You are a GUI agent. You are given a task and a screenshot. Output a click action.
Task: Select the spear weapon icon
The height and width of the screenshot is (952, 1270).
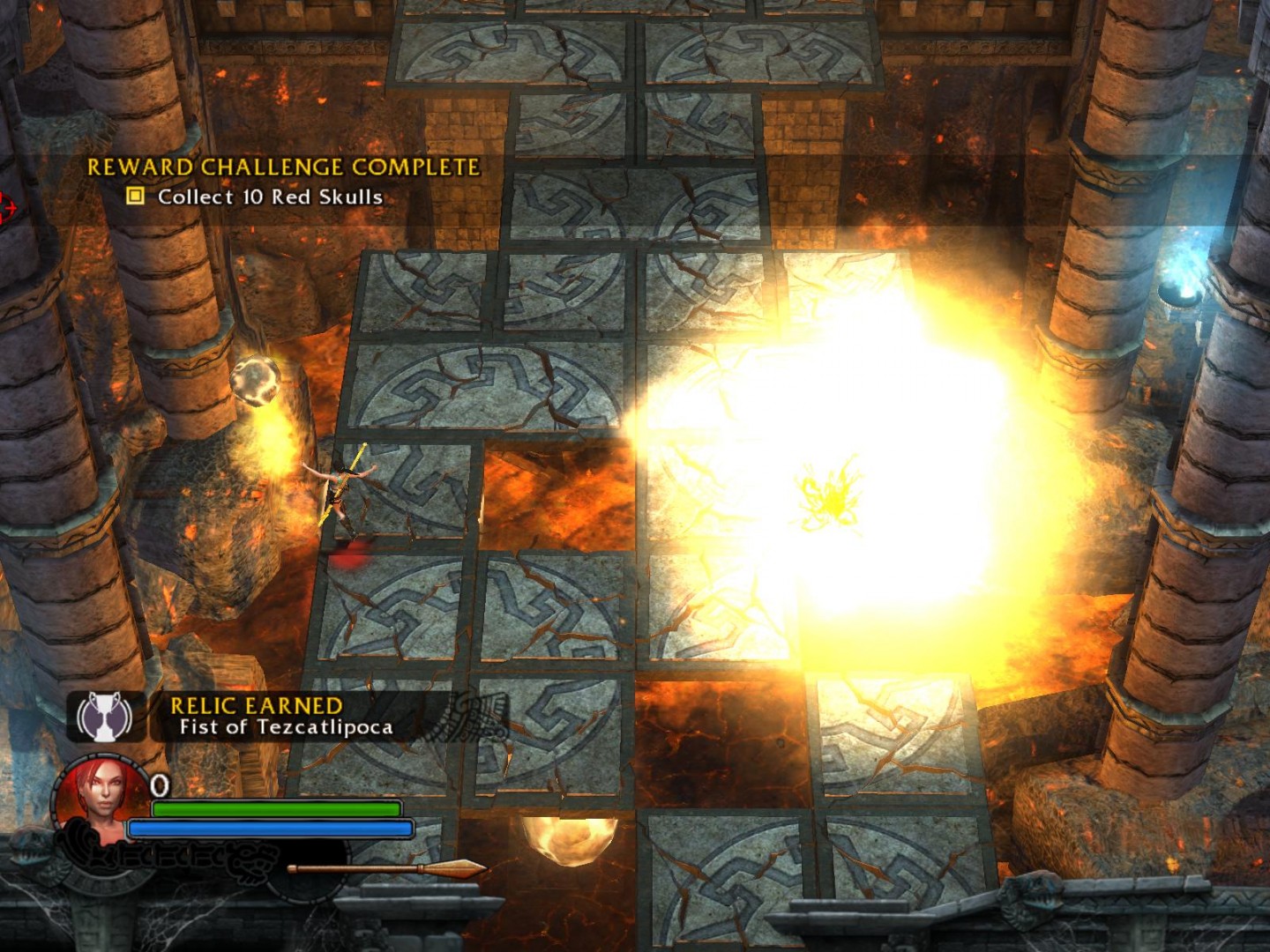click(388, 869)
